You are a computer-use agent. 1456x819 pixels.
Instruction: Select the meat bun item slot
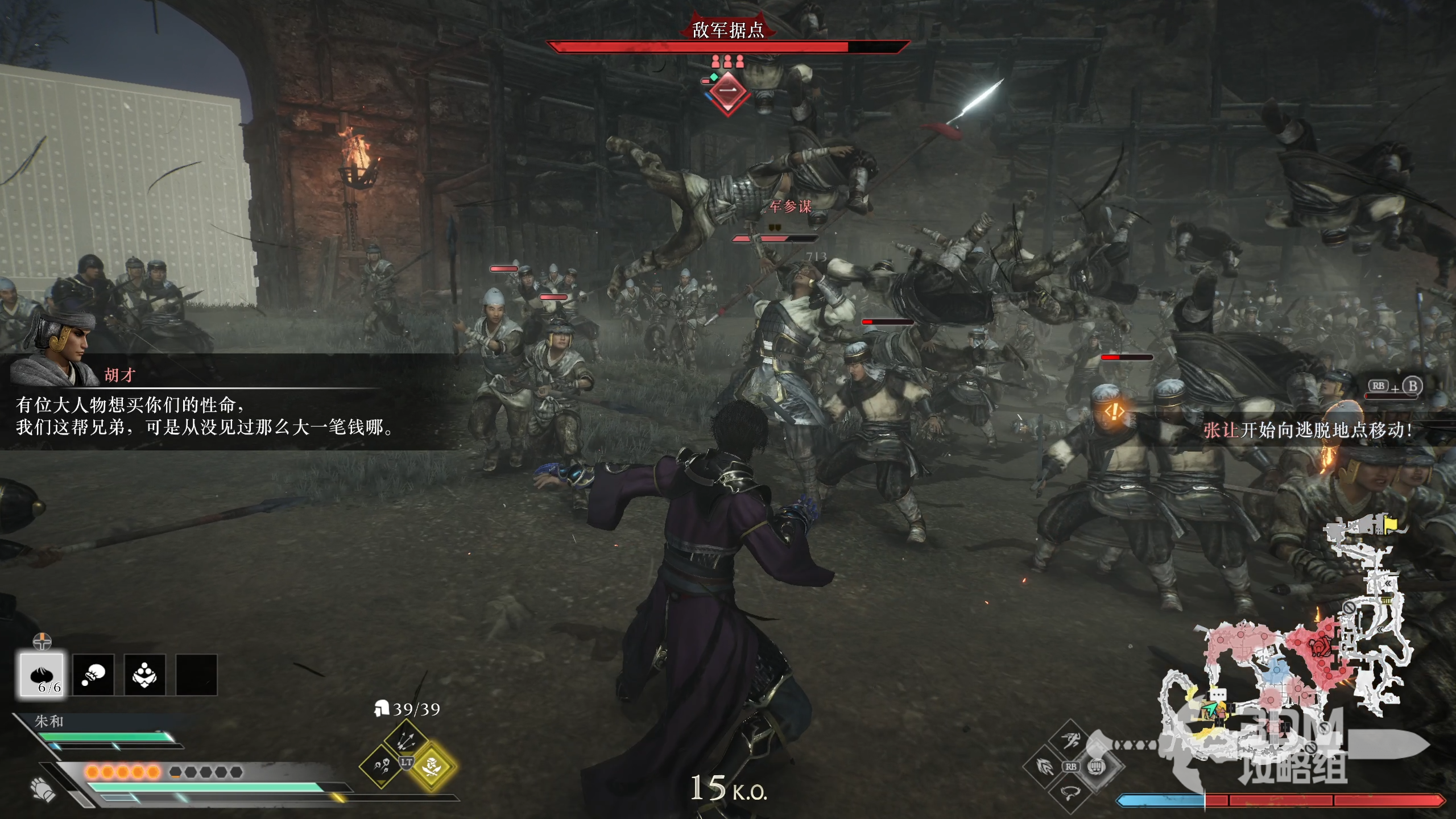[42, 674]
